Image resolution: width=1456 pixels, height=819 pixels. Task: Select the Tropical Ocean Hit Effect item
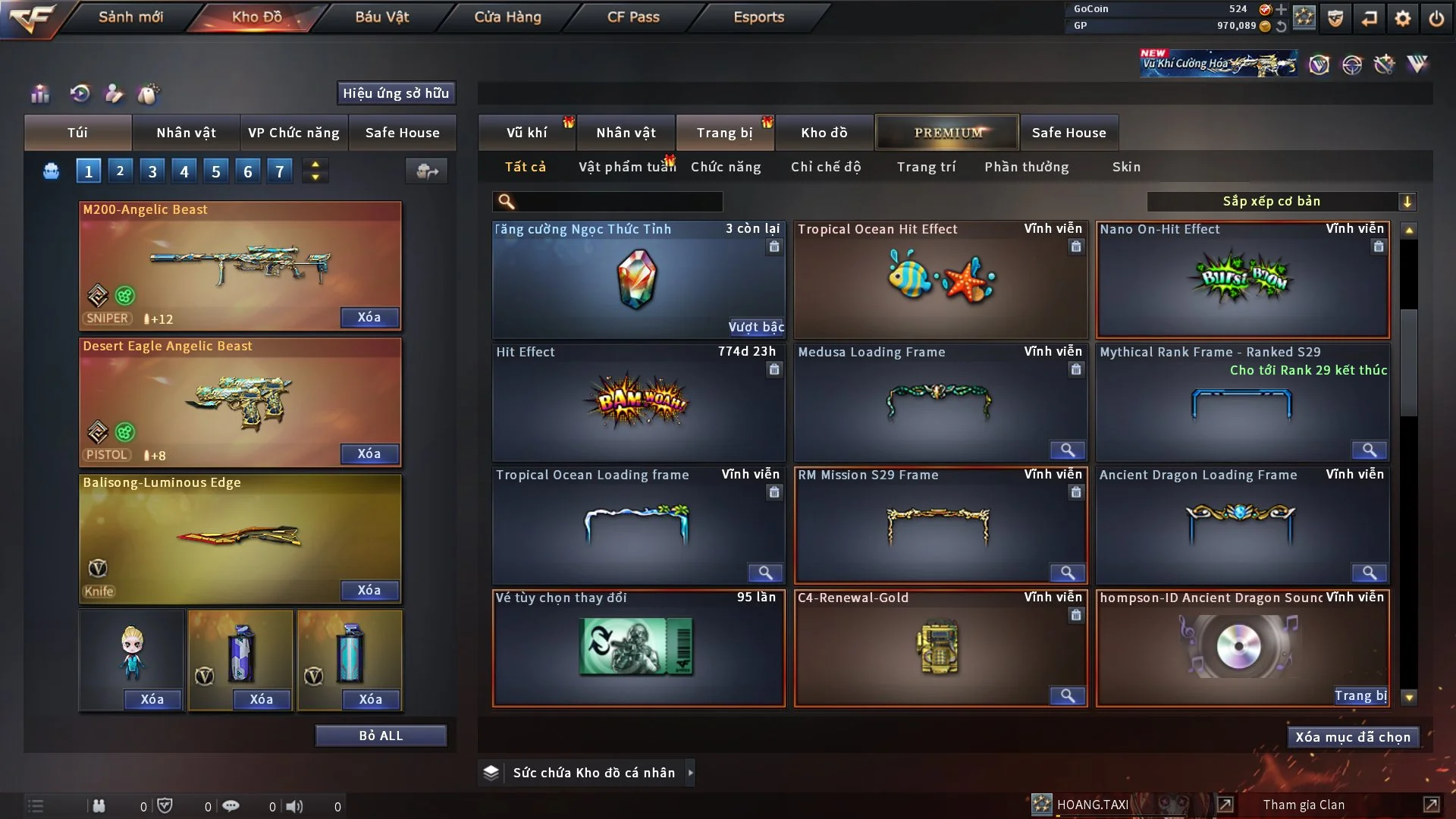tap(940, 279)
